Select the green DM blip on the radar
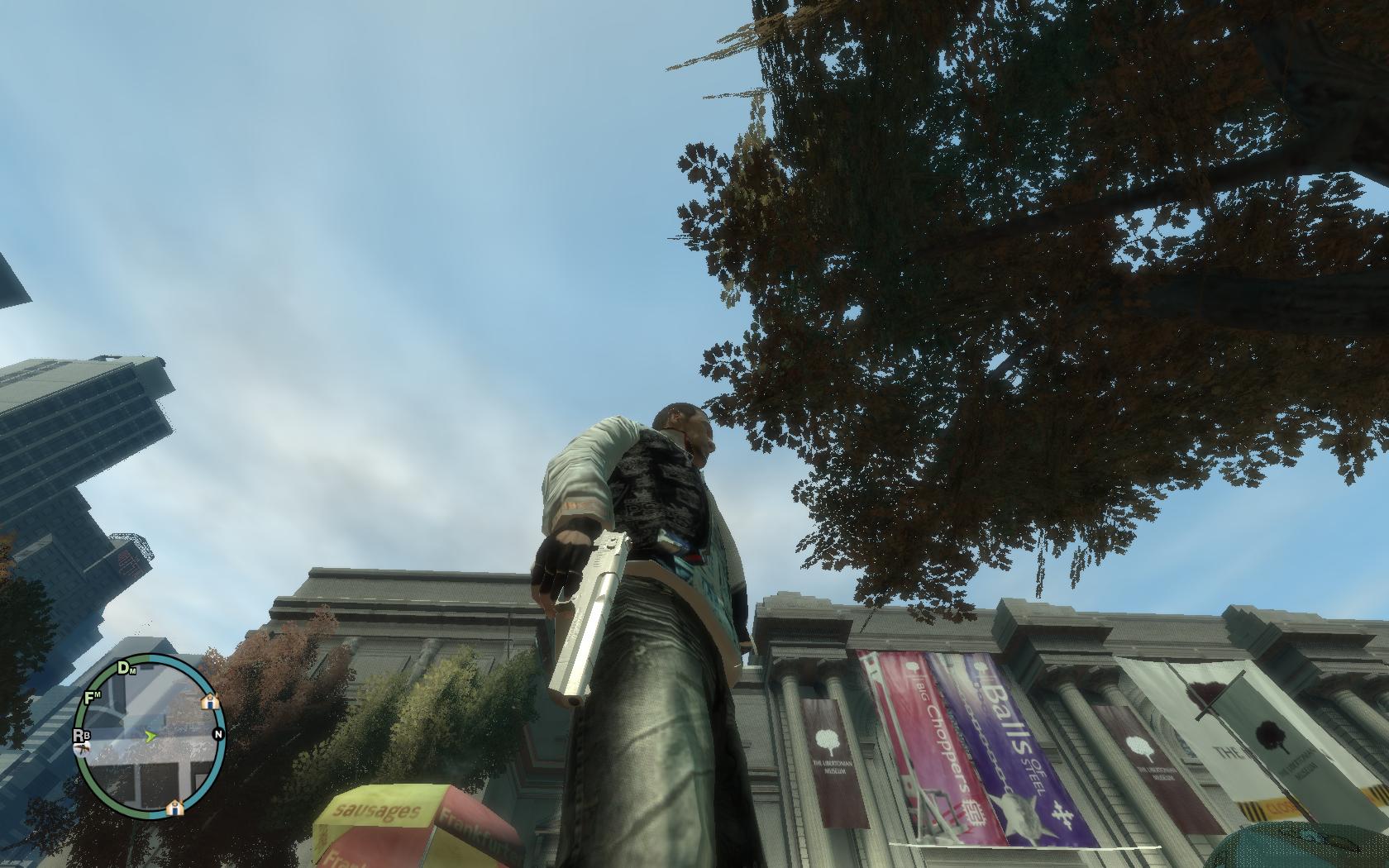Screen dimensions: 1389x868 [127, 669]
